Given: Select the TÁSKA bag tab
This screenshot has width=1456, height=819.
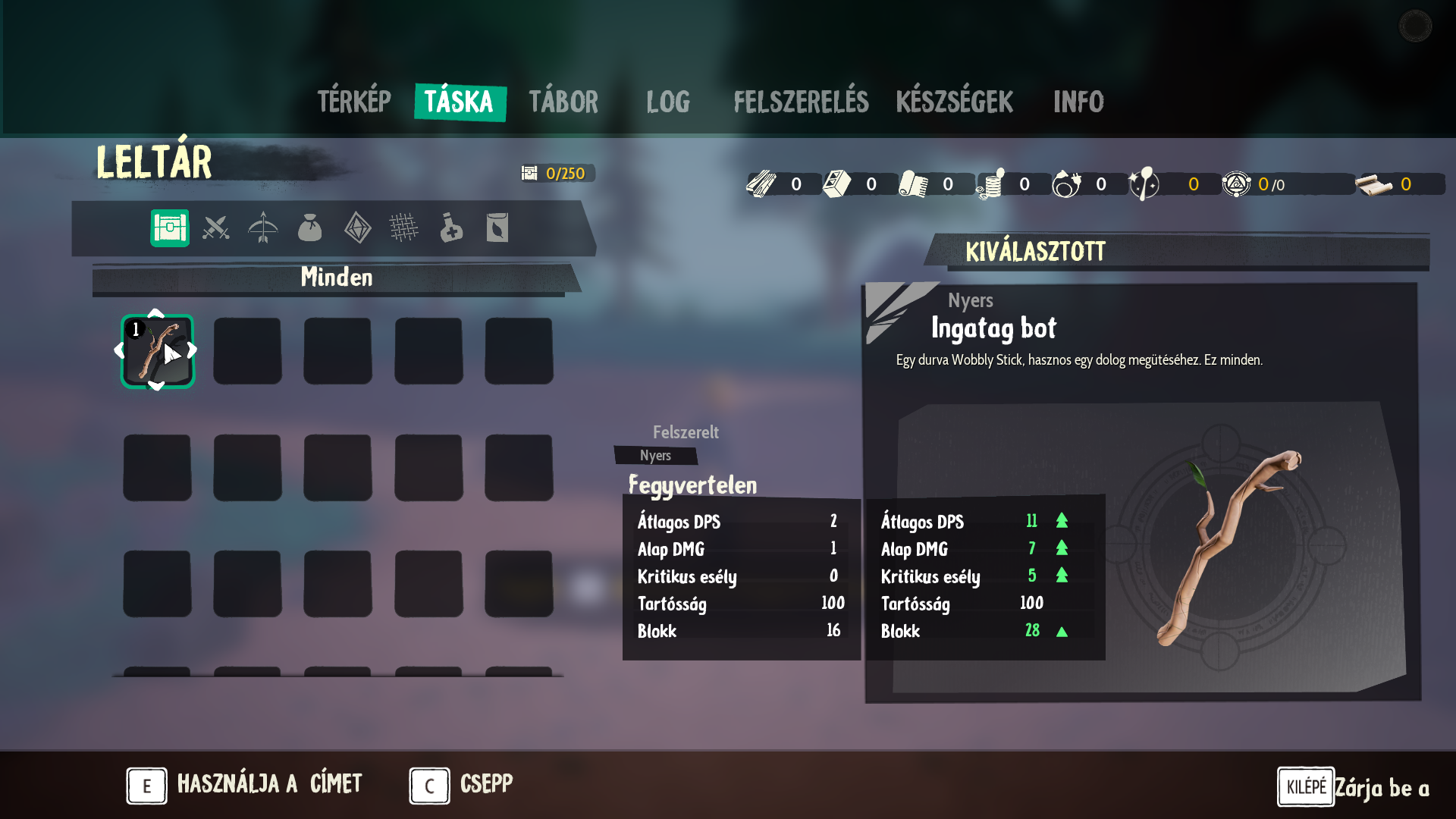Looking at the screenshot, I should click(459, 102).
